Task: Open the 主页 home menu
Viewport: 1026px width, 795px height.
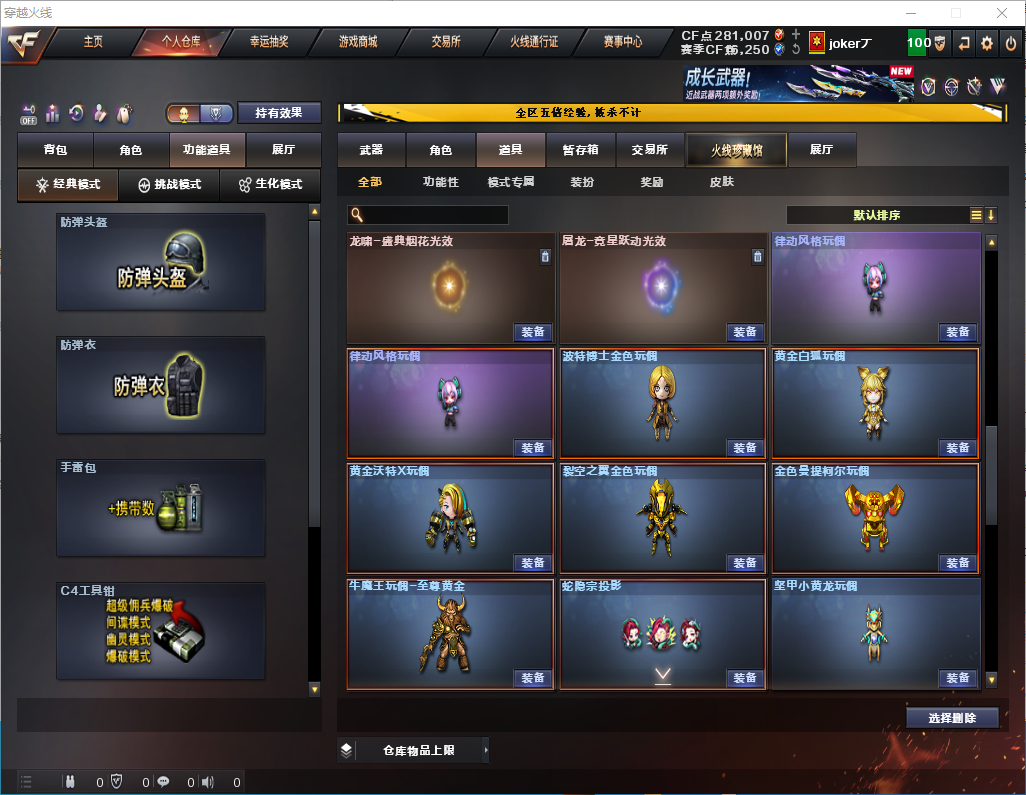Action: tap(93, 42)
